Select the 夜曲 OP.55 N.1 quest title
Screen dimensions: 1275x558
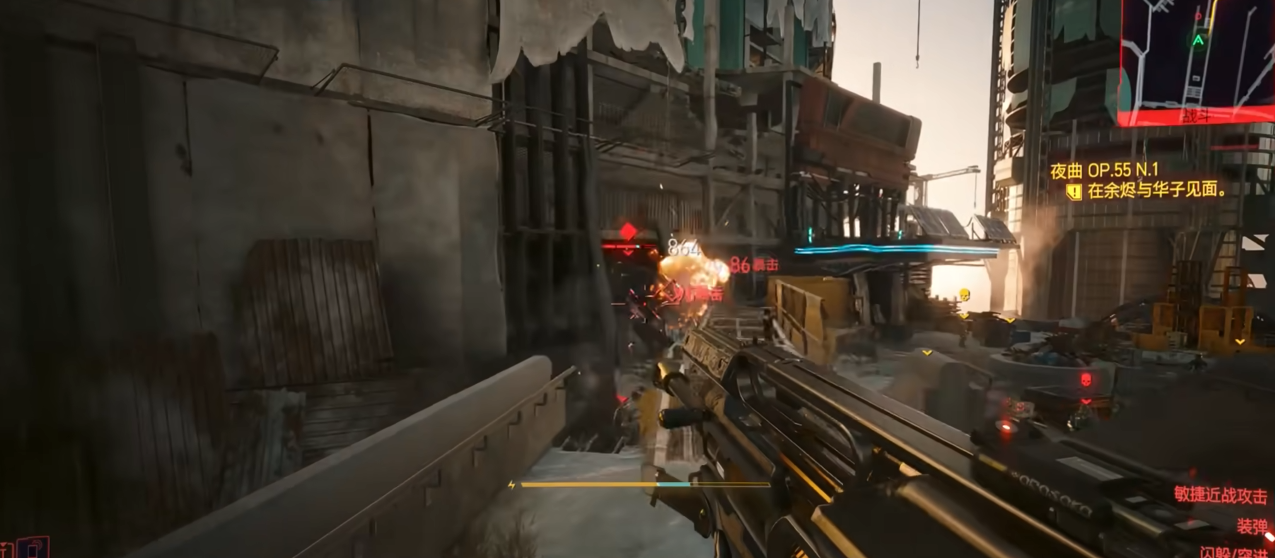1104,171
